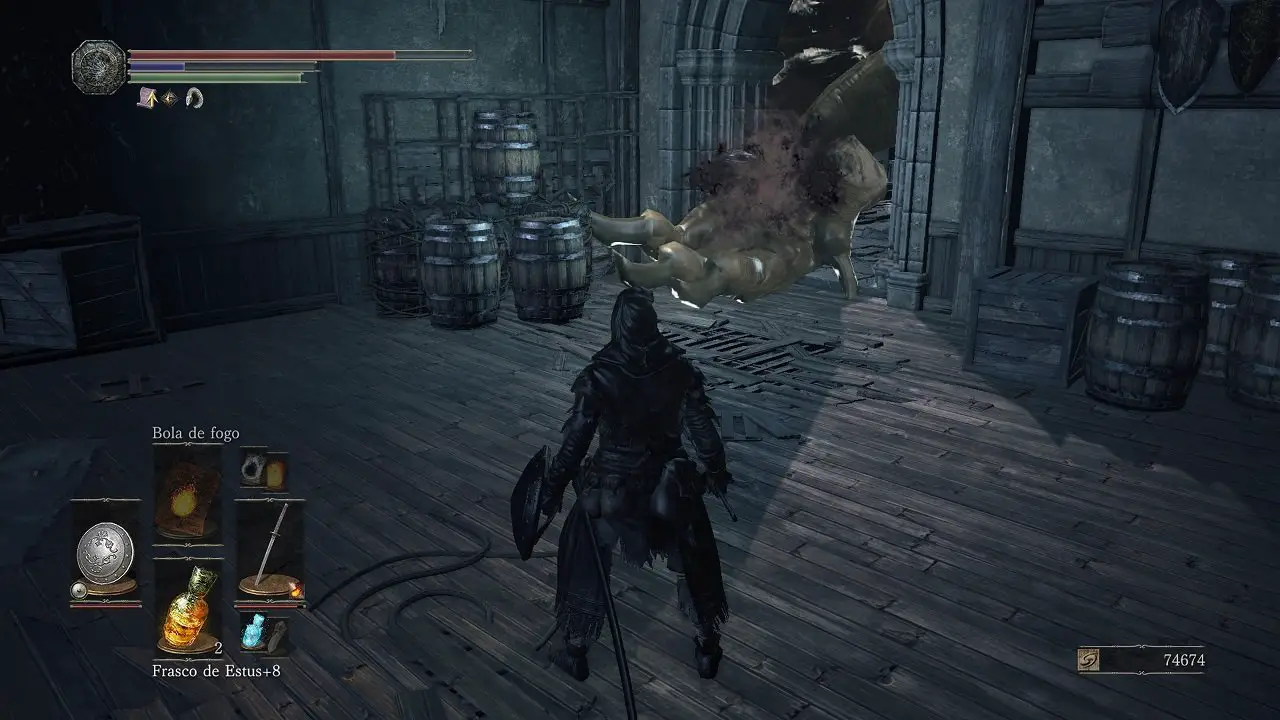
Task: Click the blue ashen flask icon
Action: [252, 633]
